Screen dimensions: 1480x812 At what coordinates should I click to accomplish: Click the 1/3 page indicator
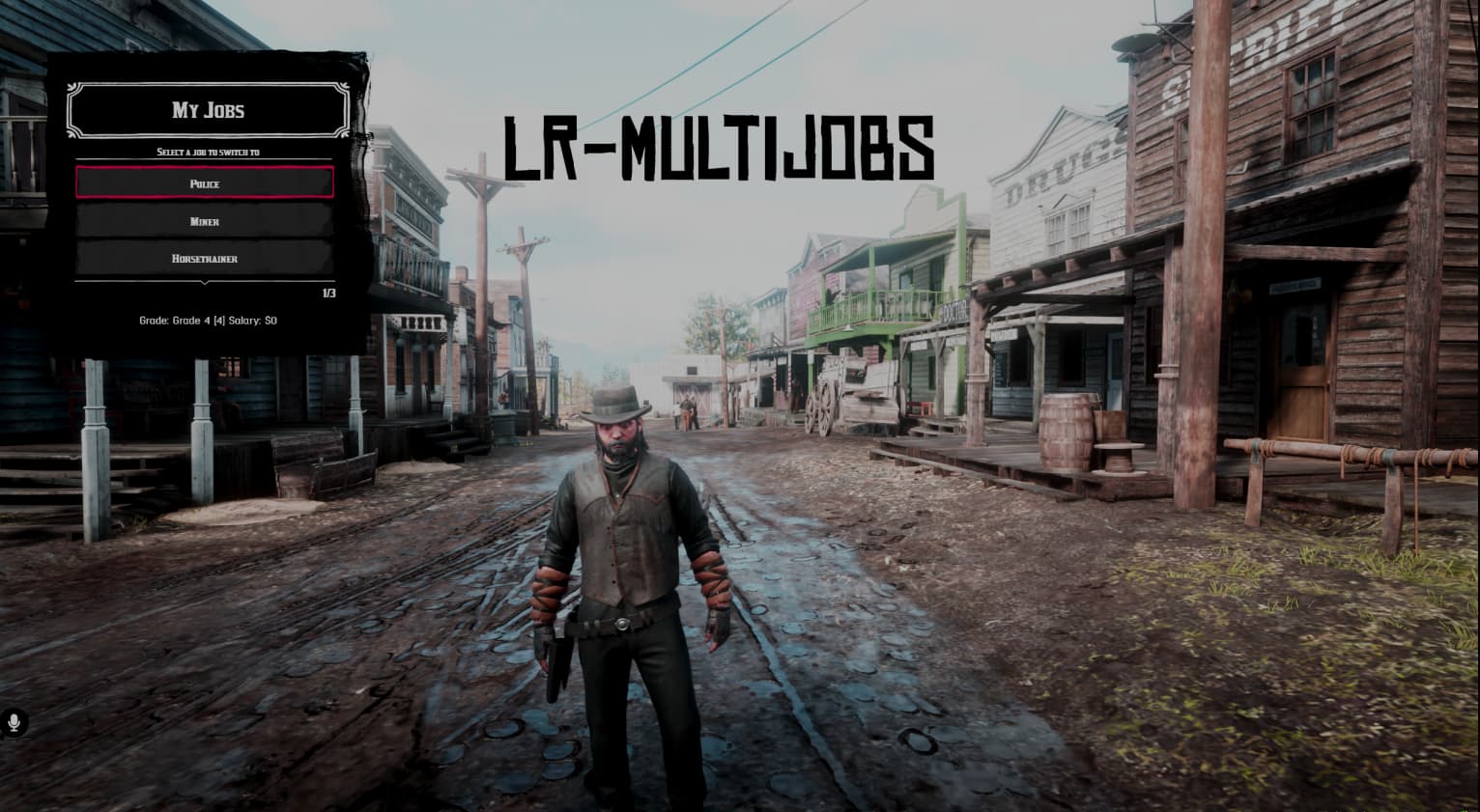328,293
